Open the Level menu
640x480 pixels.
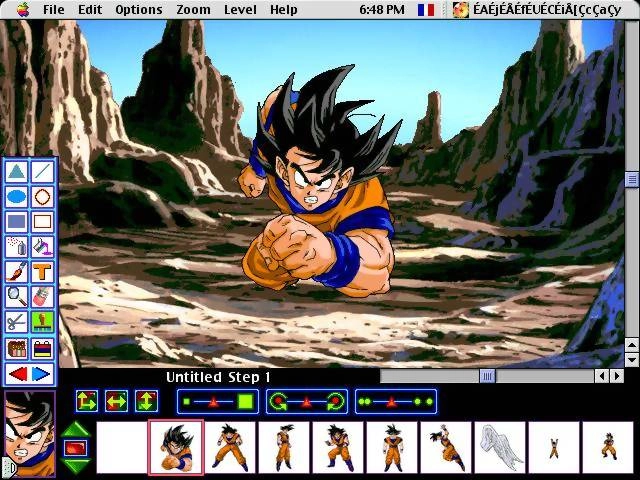pos(240,9)
